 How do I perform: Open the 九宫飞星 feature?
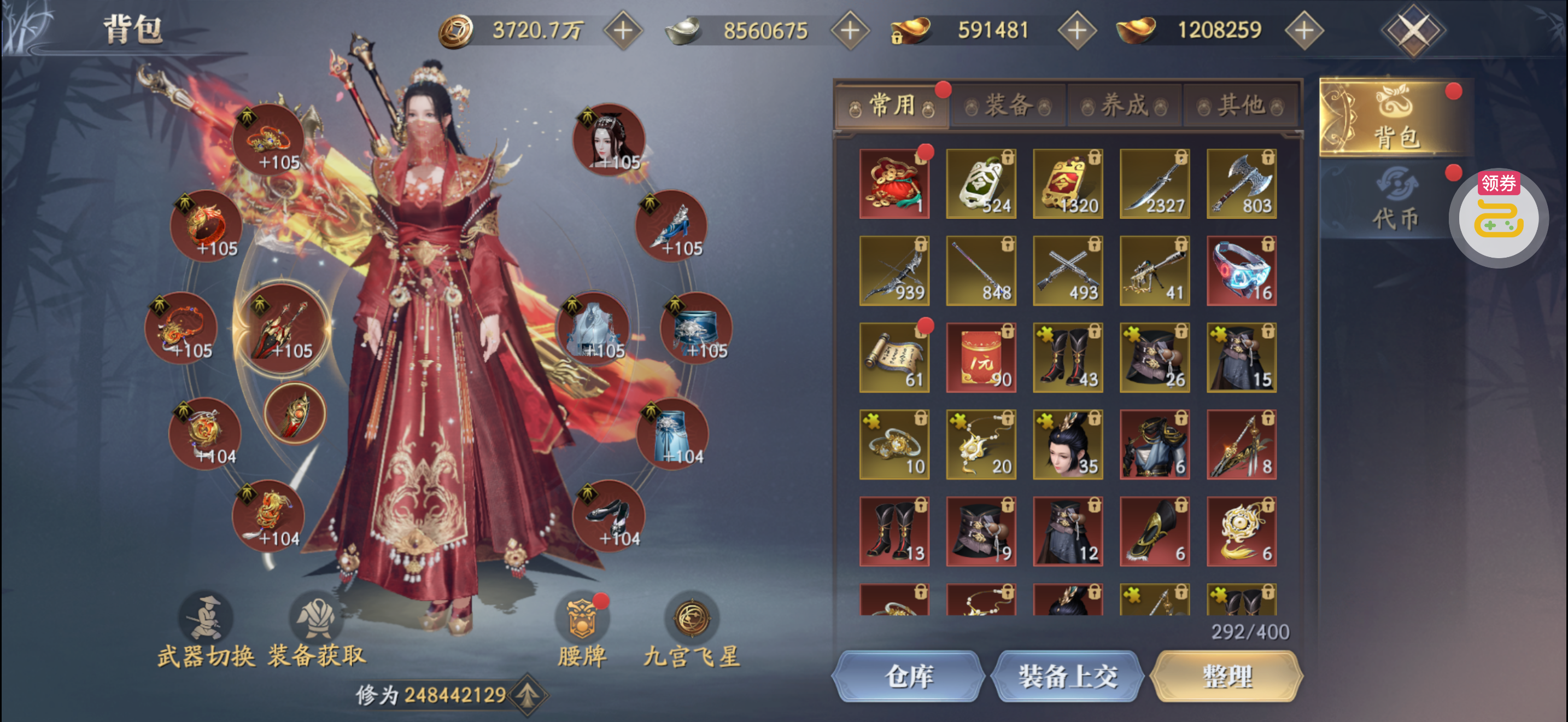click(692, 630)
